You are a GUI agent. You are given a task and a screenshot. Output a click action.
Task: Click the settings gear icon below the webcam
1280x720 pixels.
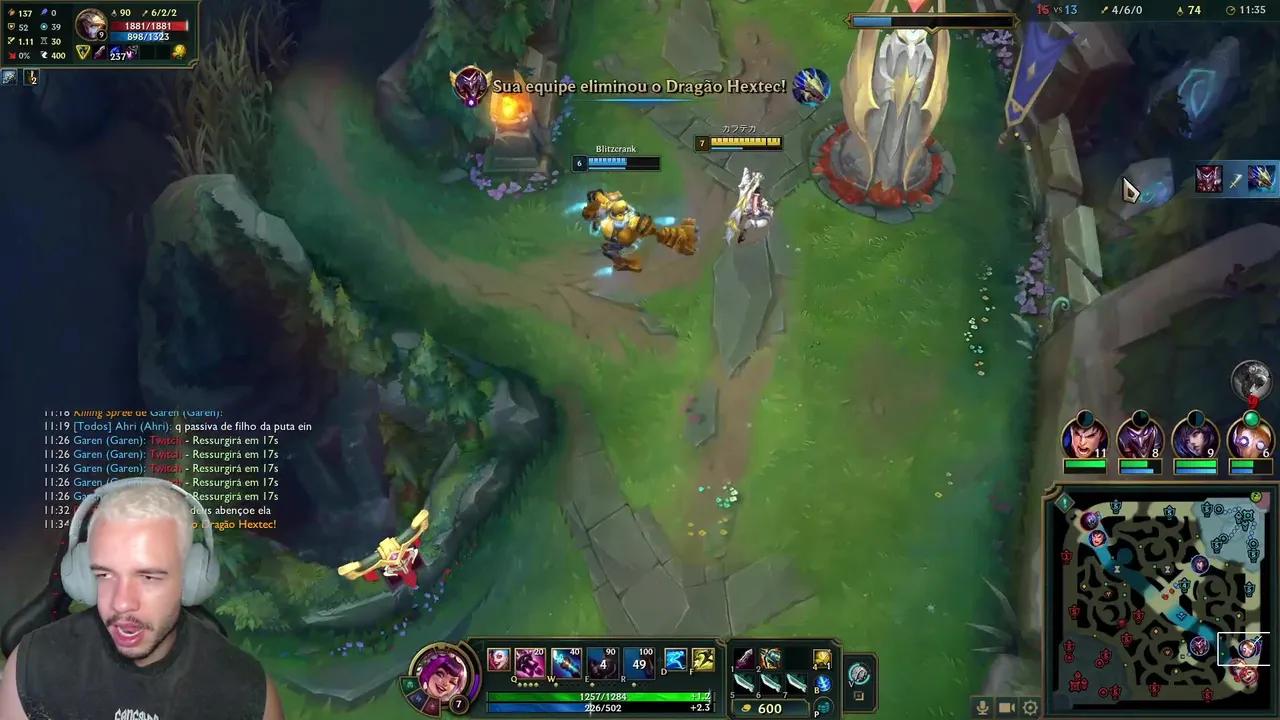pos(1030,708)
